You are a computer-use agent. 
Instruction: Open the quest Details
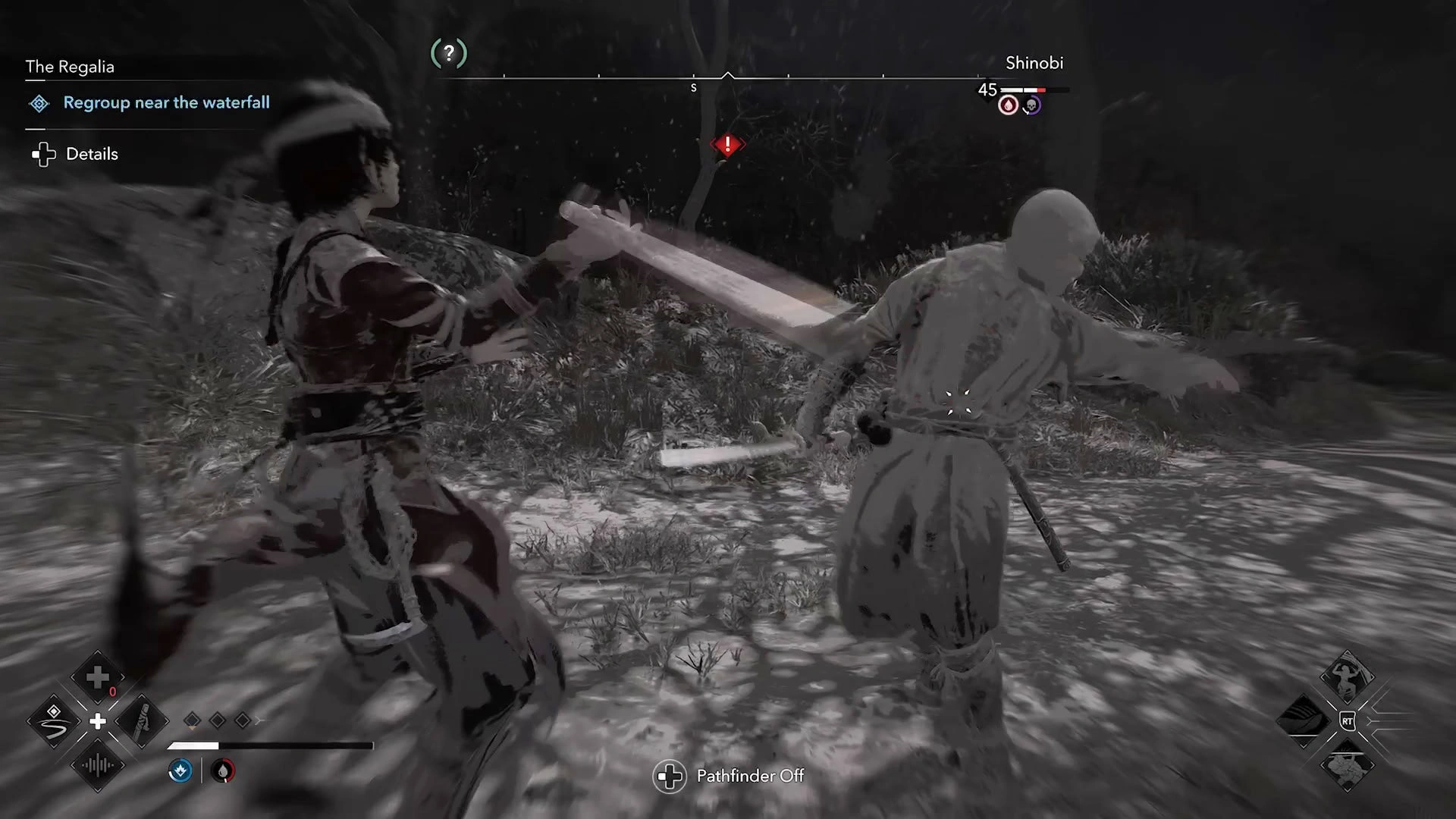tap(91, 154)
